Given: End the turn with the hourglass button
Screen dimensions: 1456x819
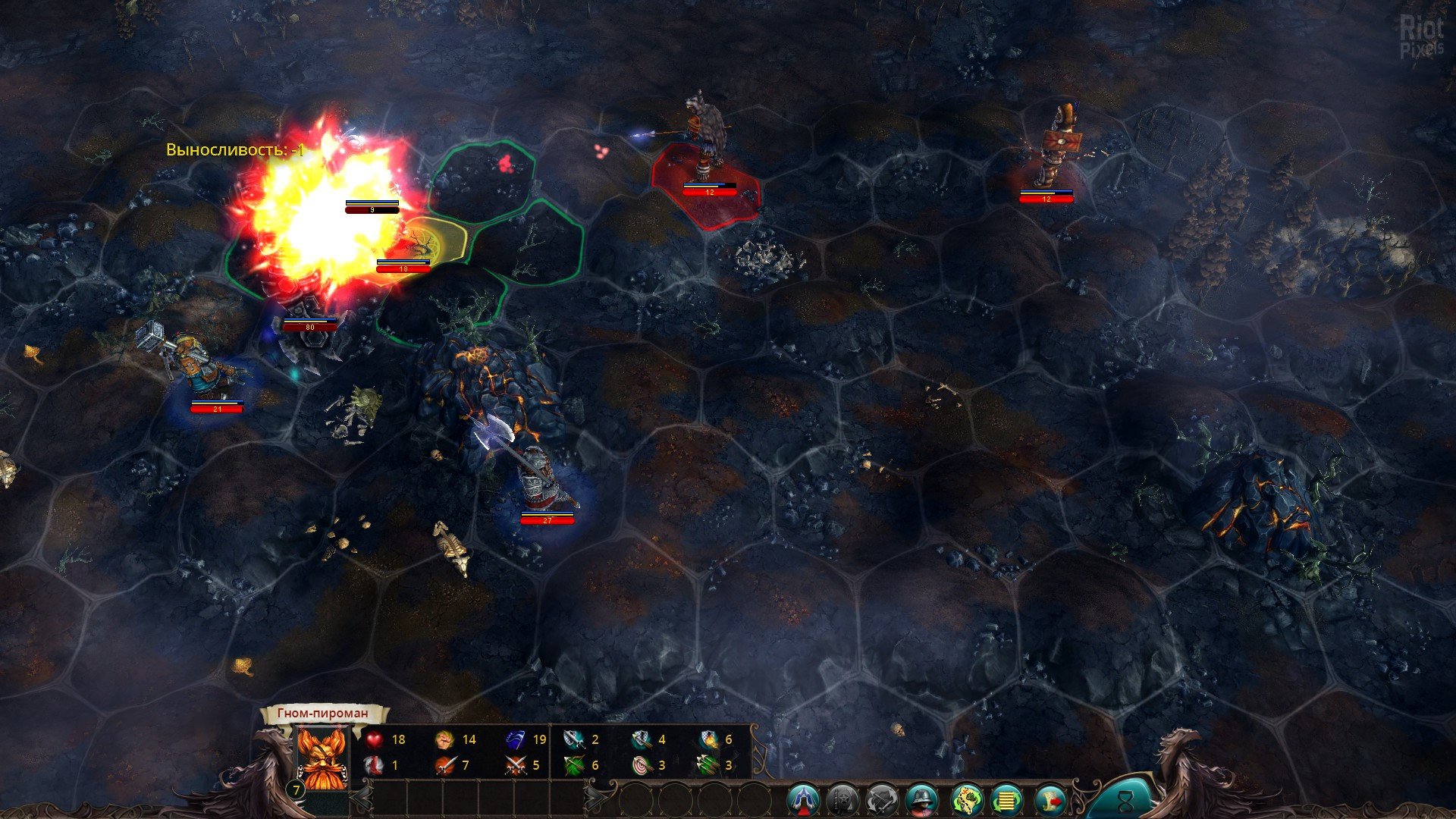Looking at the screenshot, I should click(x=1128, y=799).
